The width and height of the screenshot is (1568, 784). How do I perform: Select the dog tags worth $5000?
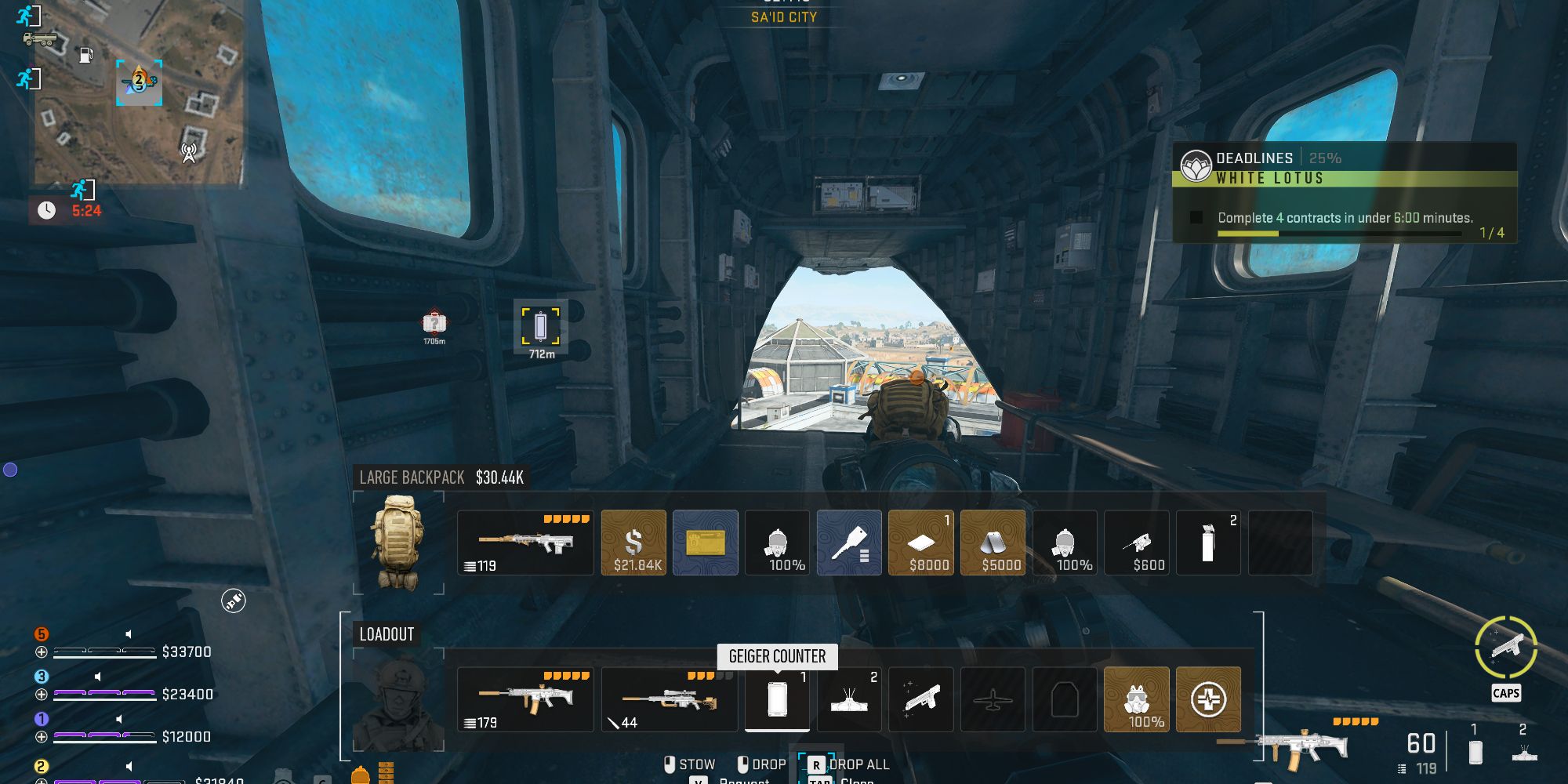(993, 543)
